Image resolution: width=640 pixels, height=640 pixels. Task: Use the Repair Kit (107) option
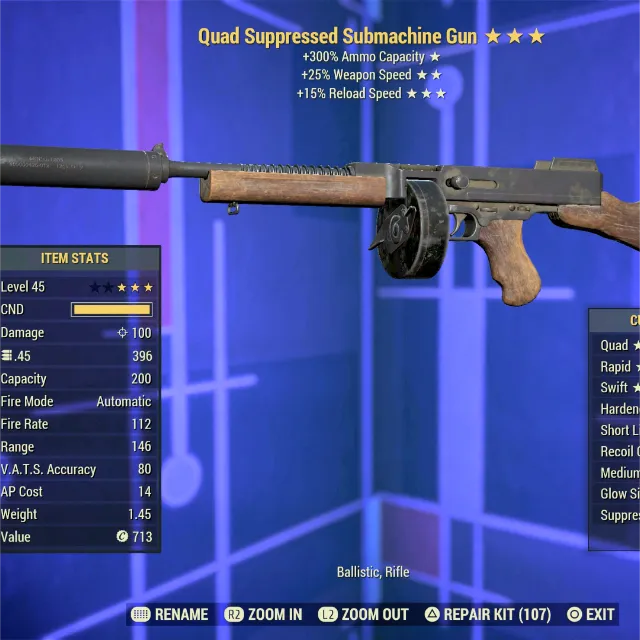(x=488, y=614)
